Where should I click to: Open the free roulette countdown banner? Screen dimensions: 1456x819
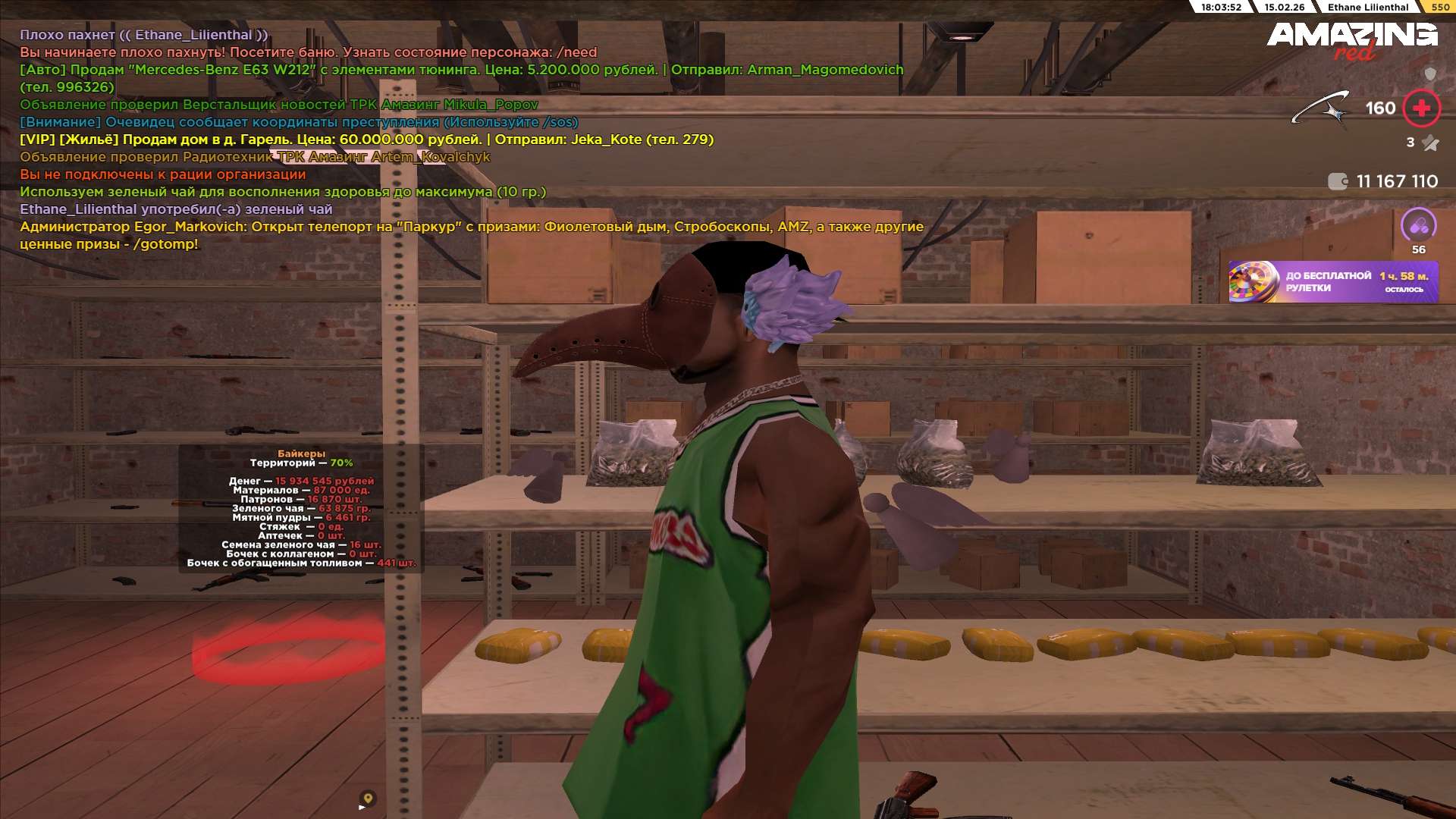[x=1333, y=282]
